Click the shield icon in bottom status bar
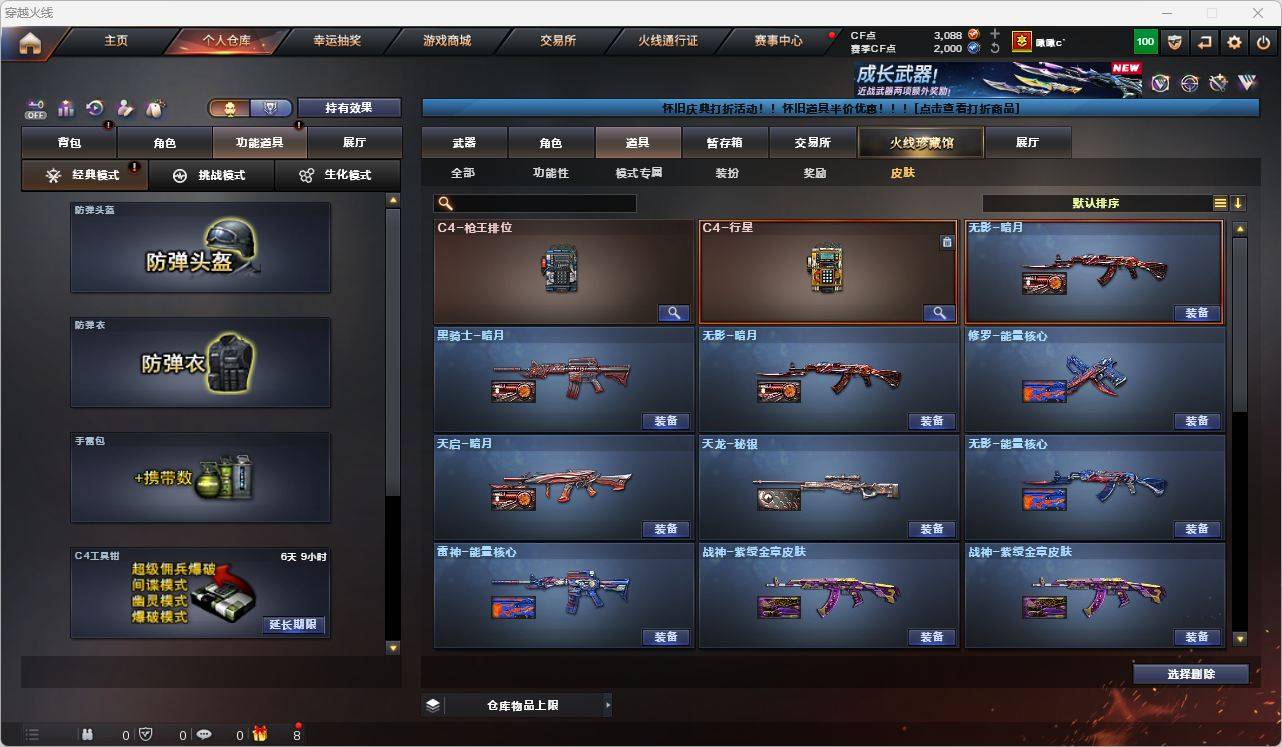The image size is (1282, 747). coord(146,736)
